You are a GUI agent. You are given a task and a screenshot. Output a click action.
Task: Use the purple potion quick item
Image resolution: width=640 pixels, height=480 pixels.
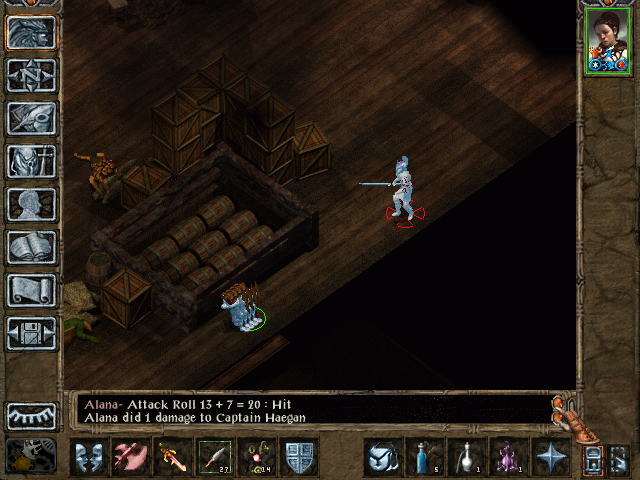(x=507, y=457)
